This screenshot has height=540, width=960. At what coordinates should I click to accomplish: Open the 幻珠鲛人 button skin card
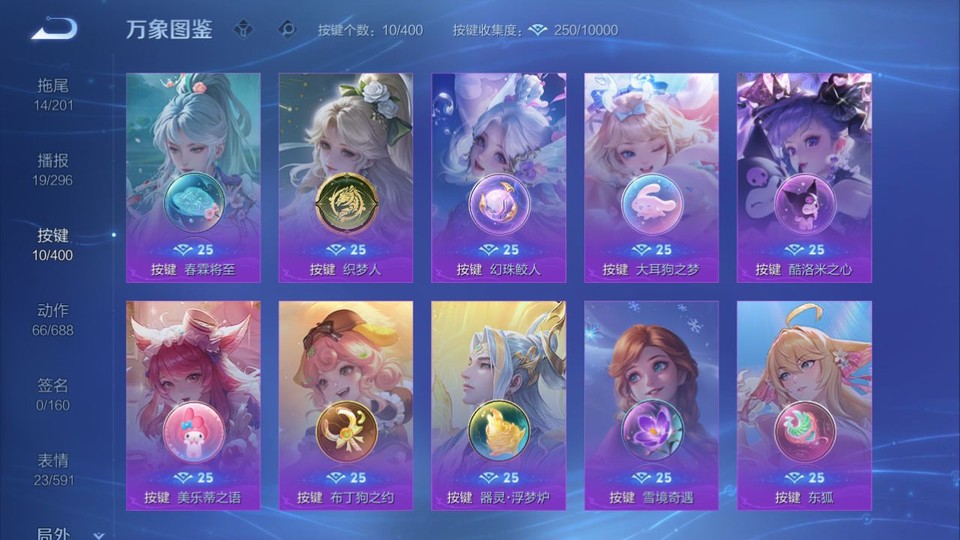pyautogui.click(x=498, y=177)
